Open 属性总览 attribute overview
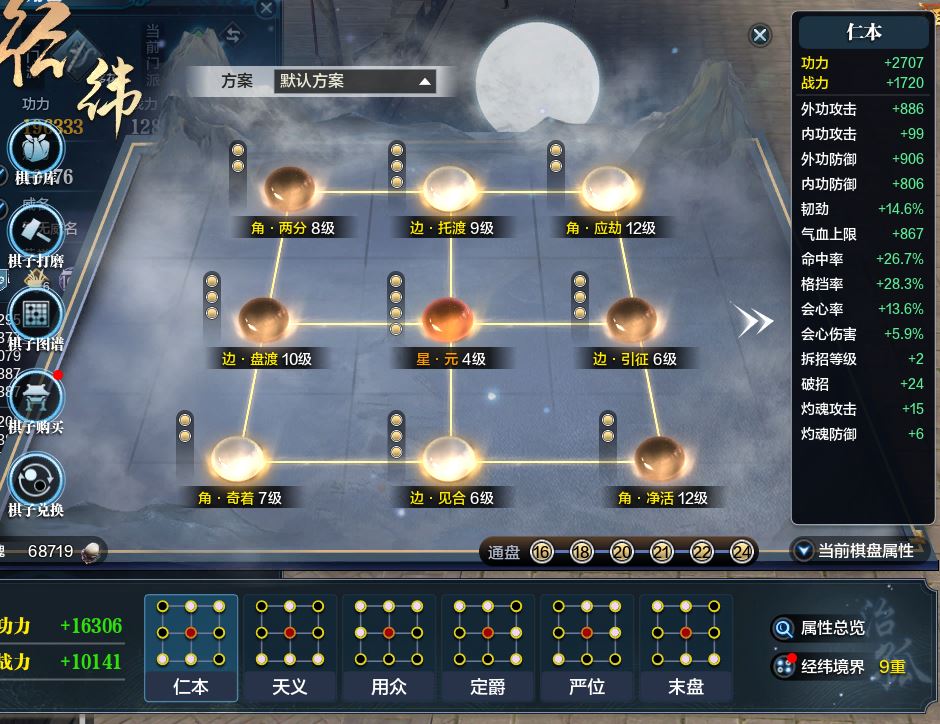Screen dimensions: 940x724 click(820, 628)
